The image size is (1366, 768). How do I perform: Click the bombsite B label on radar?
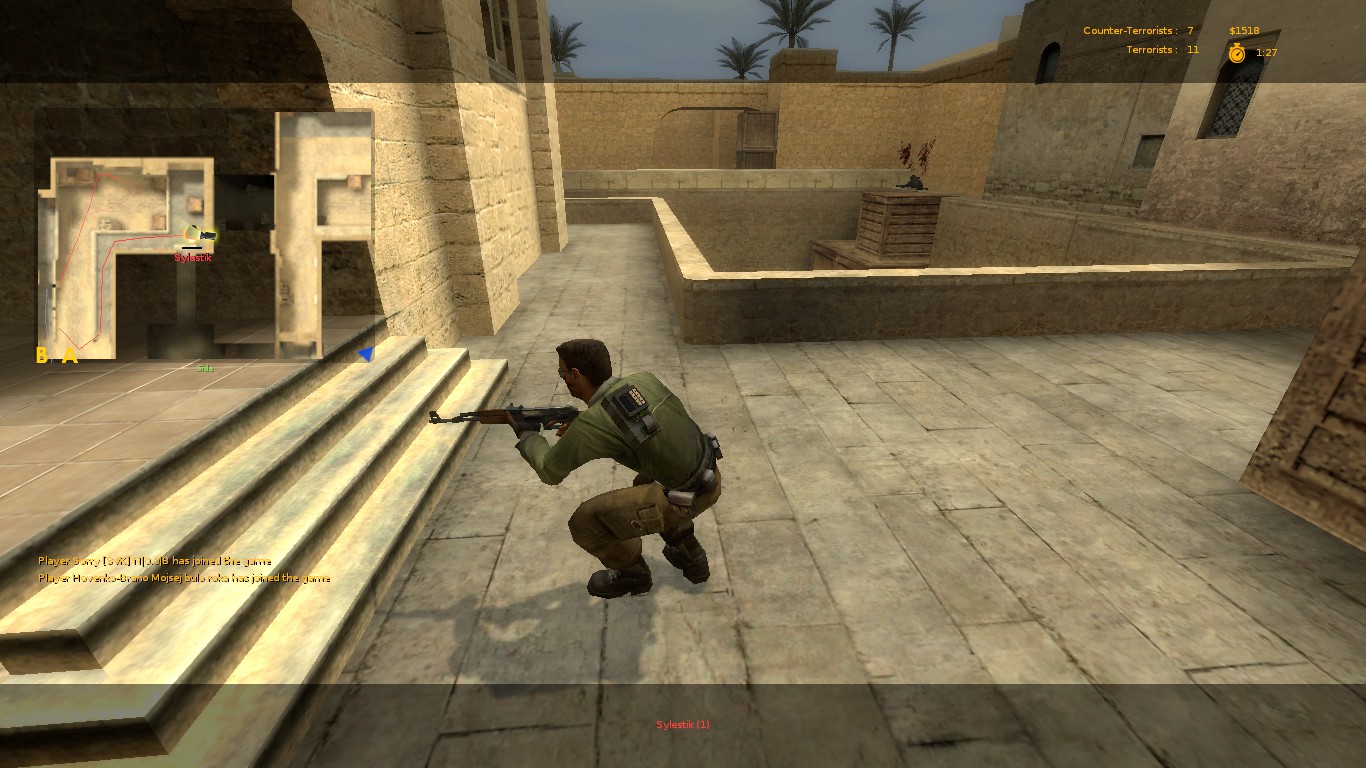pos(42,353)
